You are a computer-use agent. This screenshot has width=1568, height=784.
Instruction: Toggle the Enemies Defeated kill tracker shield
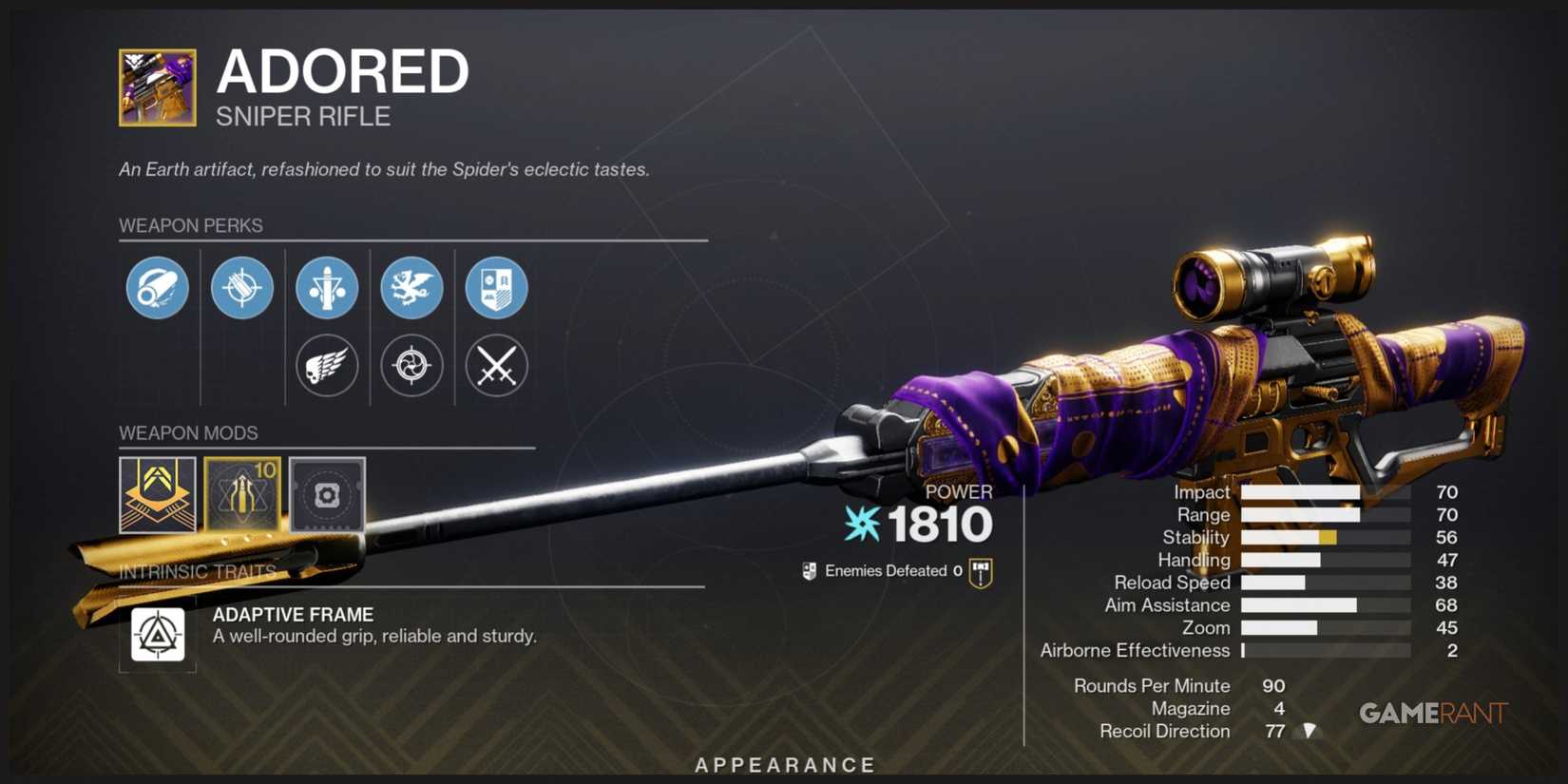[x=811, y=571]
